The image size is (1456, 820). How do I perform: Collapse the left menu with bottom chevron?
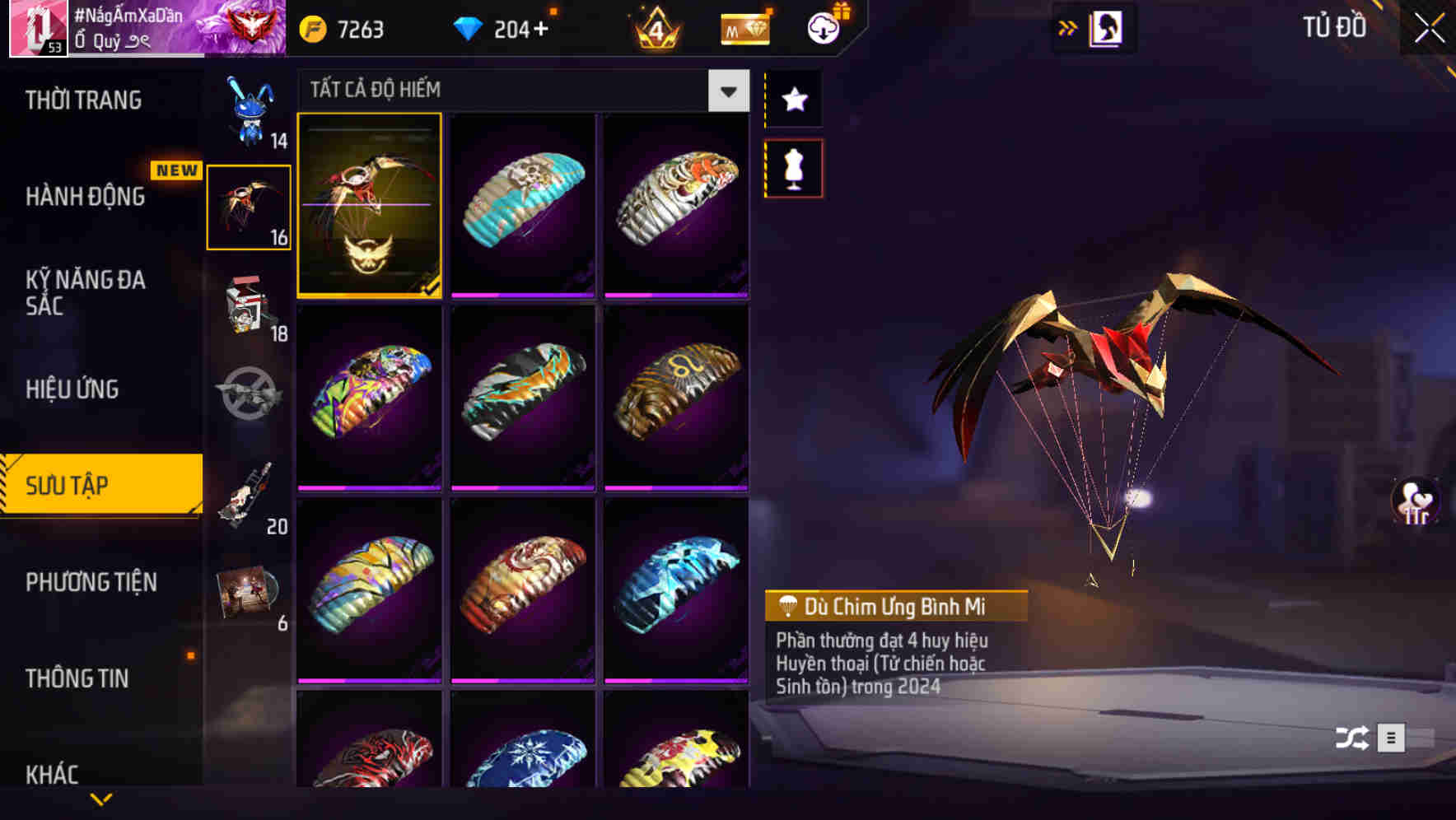click(x=101, y=798)
